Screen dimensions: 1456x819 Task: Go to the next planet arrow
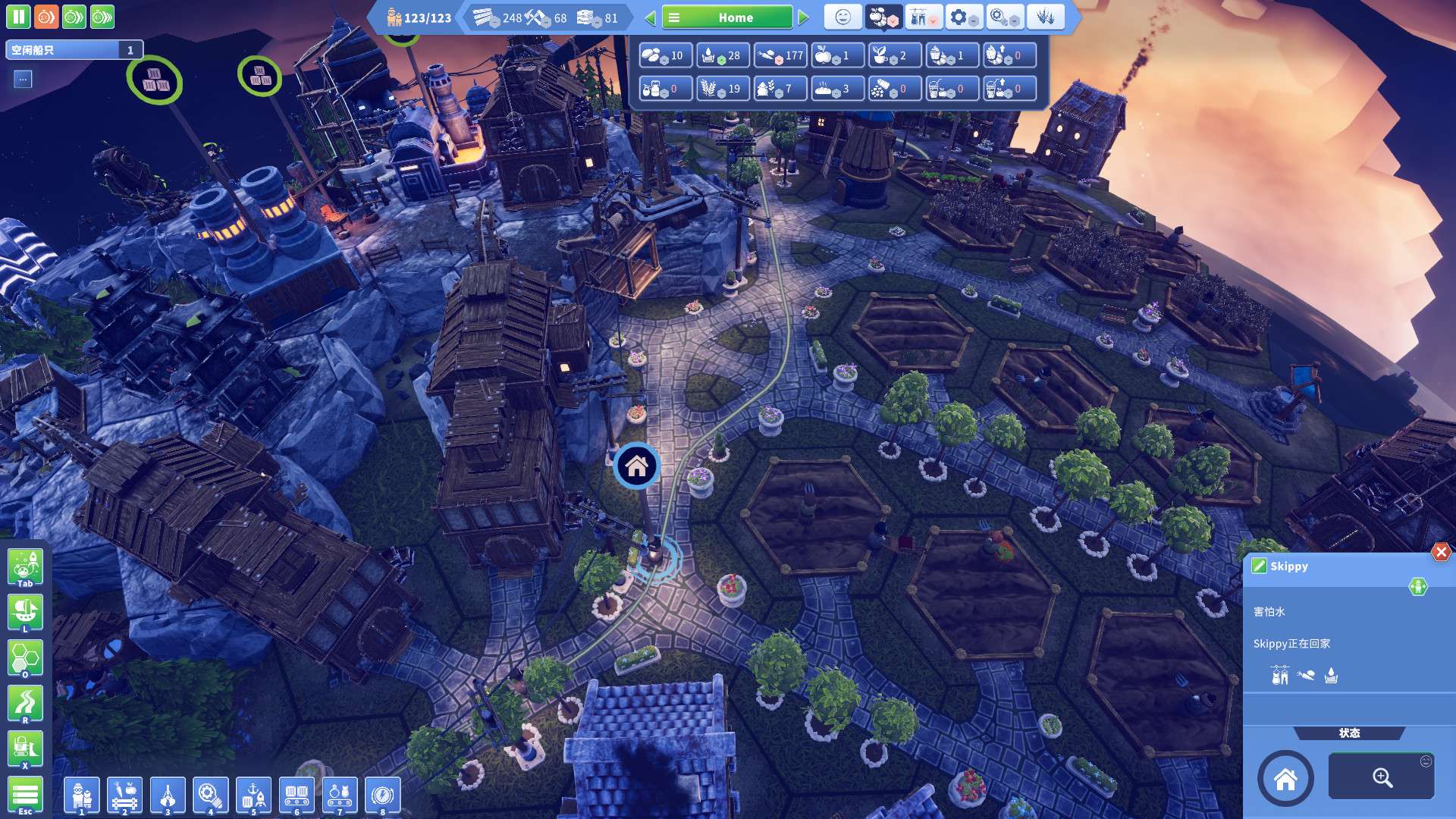point(804,17)
